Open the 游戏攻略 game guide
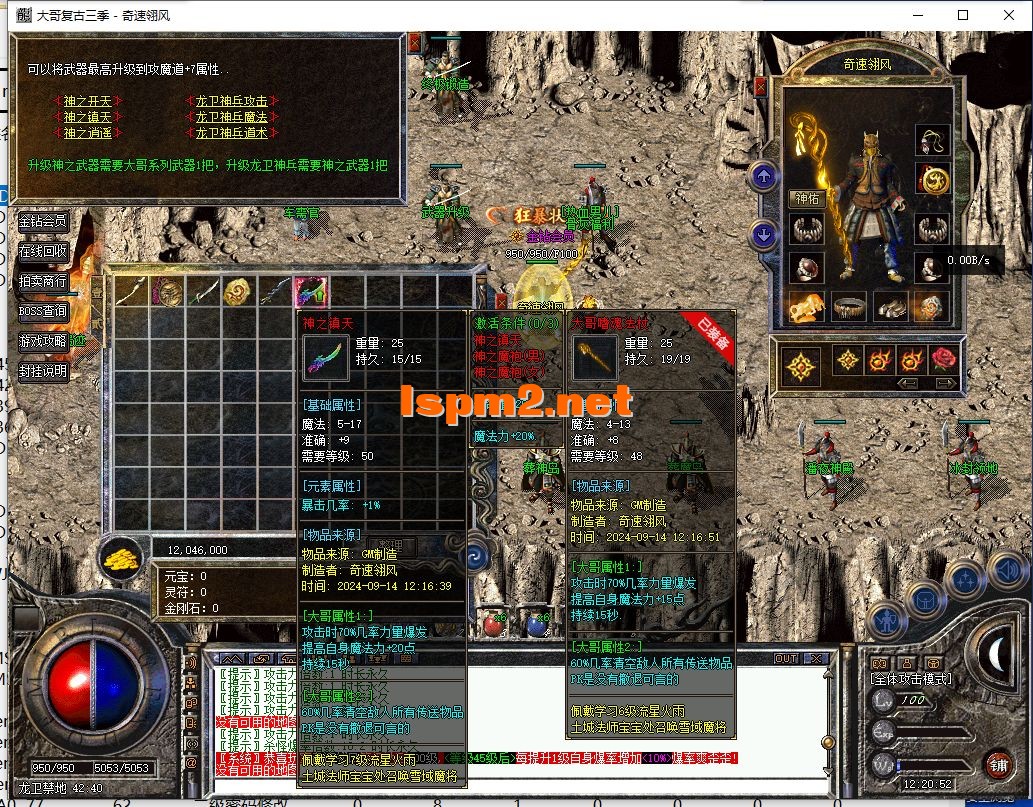Image resolution: width=1033 pixels, height=807 pixels. 43,341
